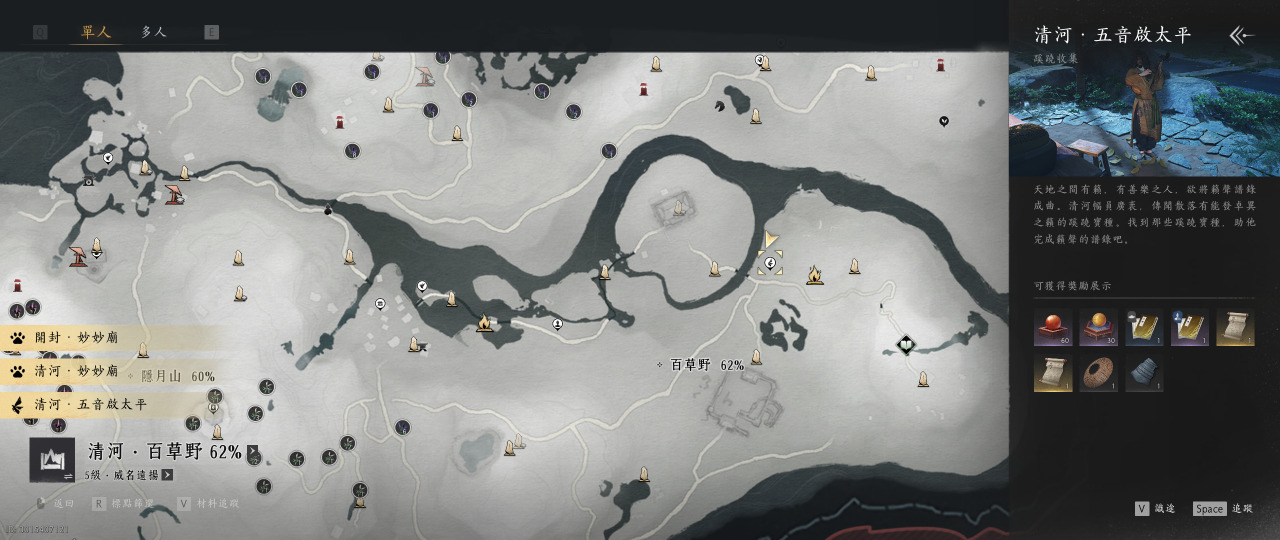Open the region switch map icon
This screenshot has width=1280, height=540.
pos(52,460)
